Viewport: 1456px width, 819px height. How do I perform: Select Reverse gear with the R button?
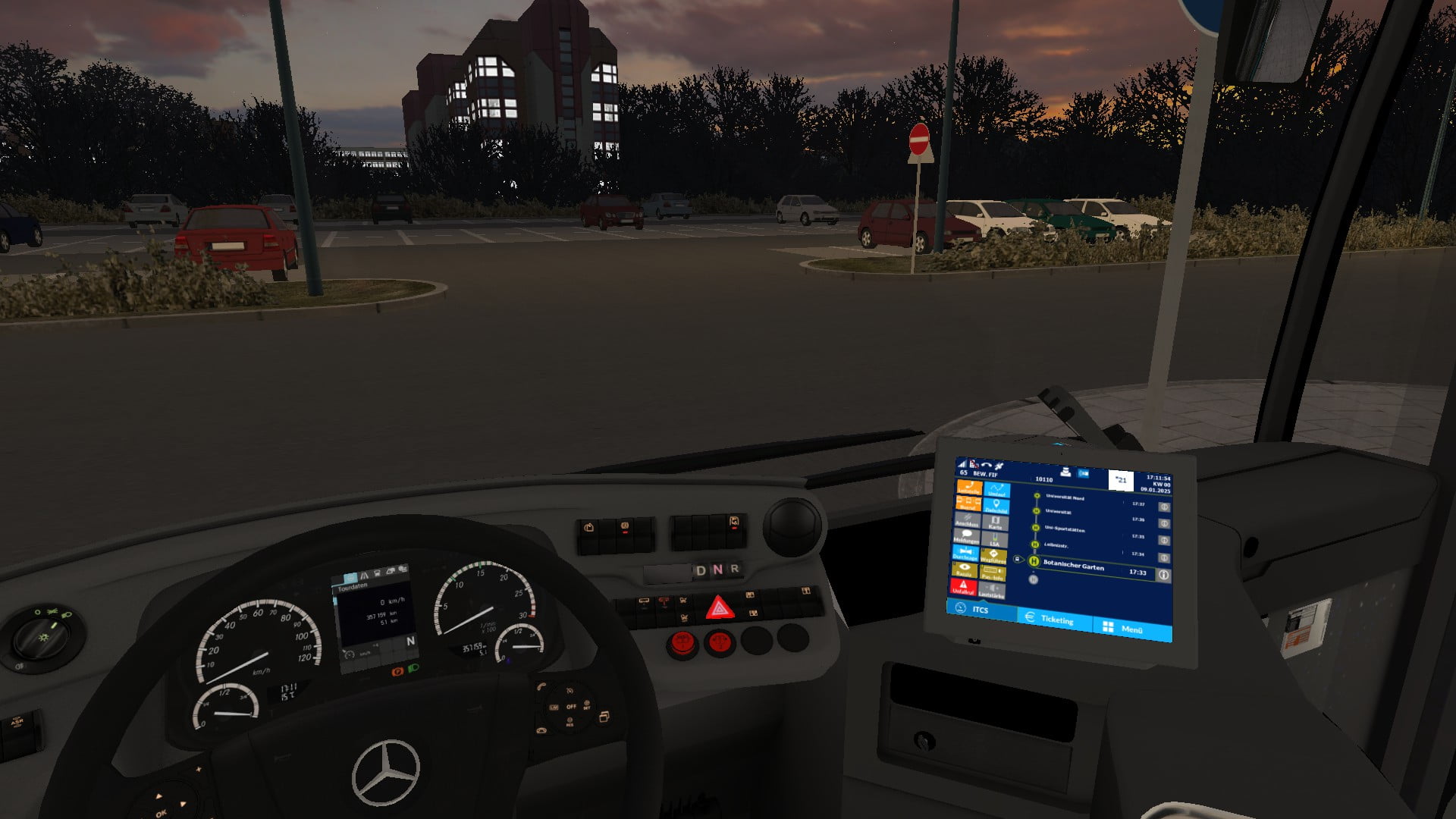734,569
